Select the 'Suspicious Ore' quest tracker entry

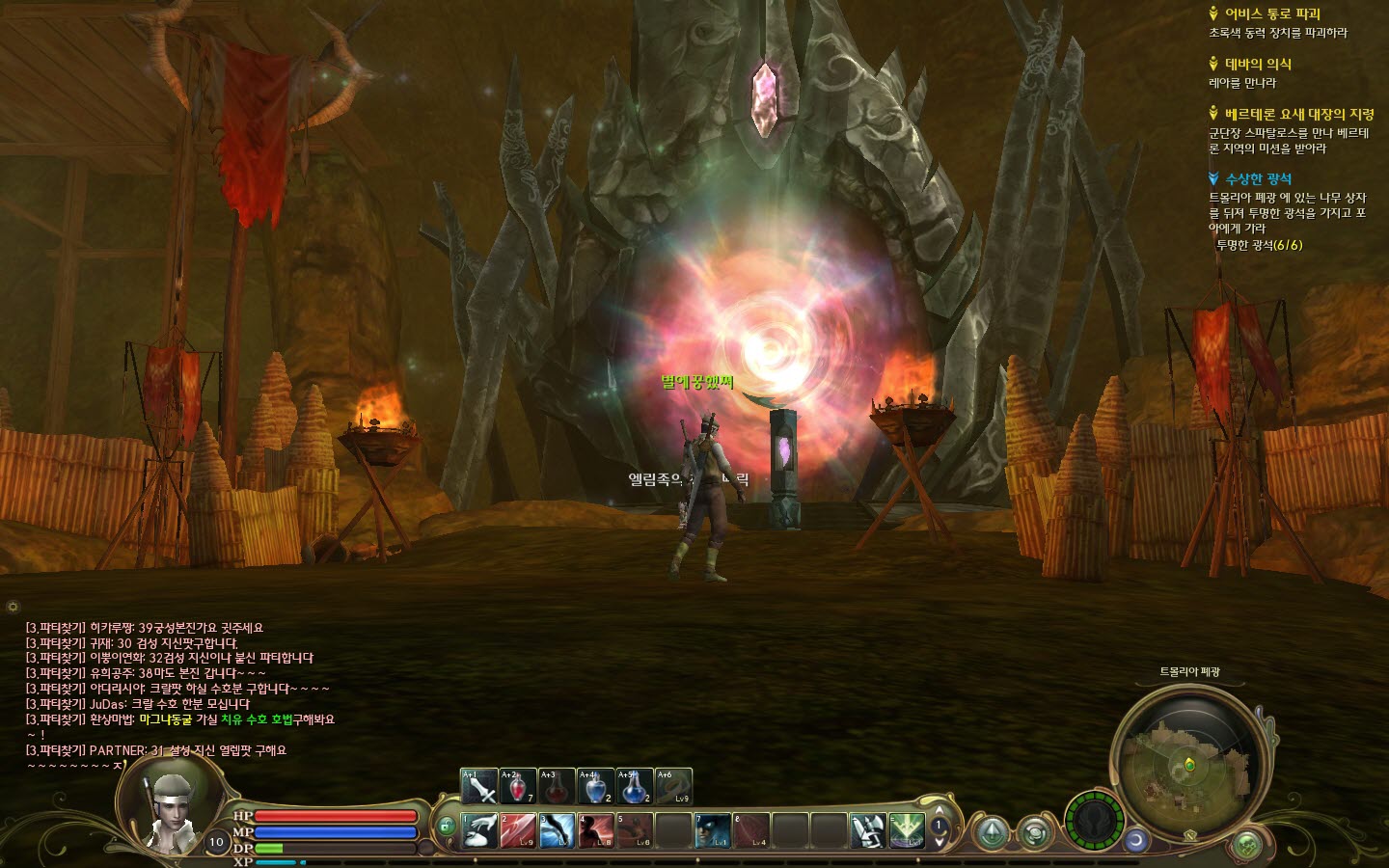[1258, 178]
